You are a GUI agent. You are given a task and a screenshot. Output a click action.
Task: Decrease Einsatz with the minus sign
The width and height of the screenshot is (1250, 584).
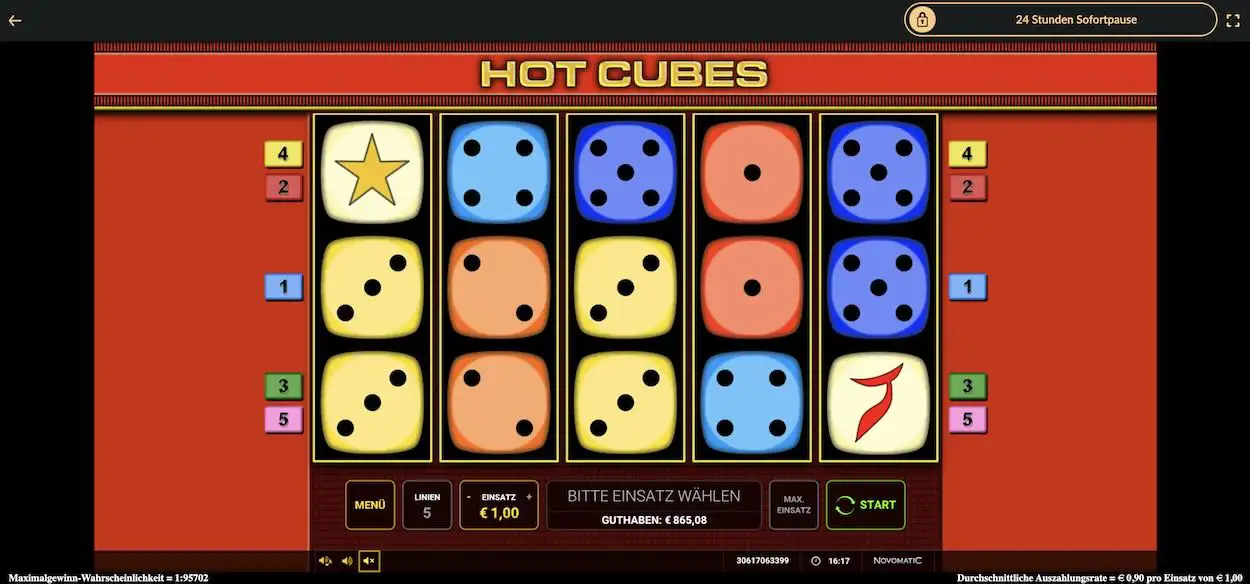pos(469,497)
